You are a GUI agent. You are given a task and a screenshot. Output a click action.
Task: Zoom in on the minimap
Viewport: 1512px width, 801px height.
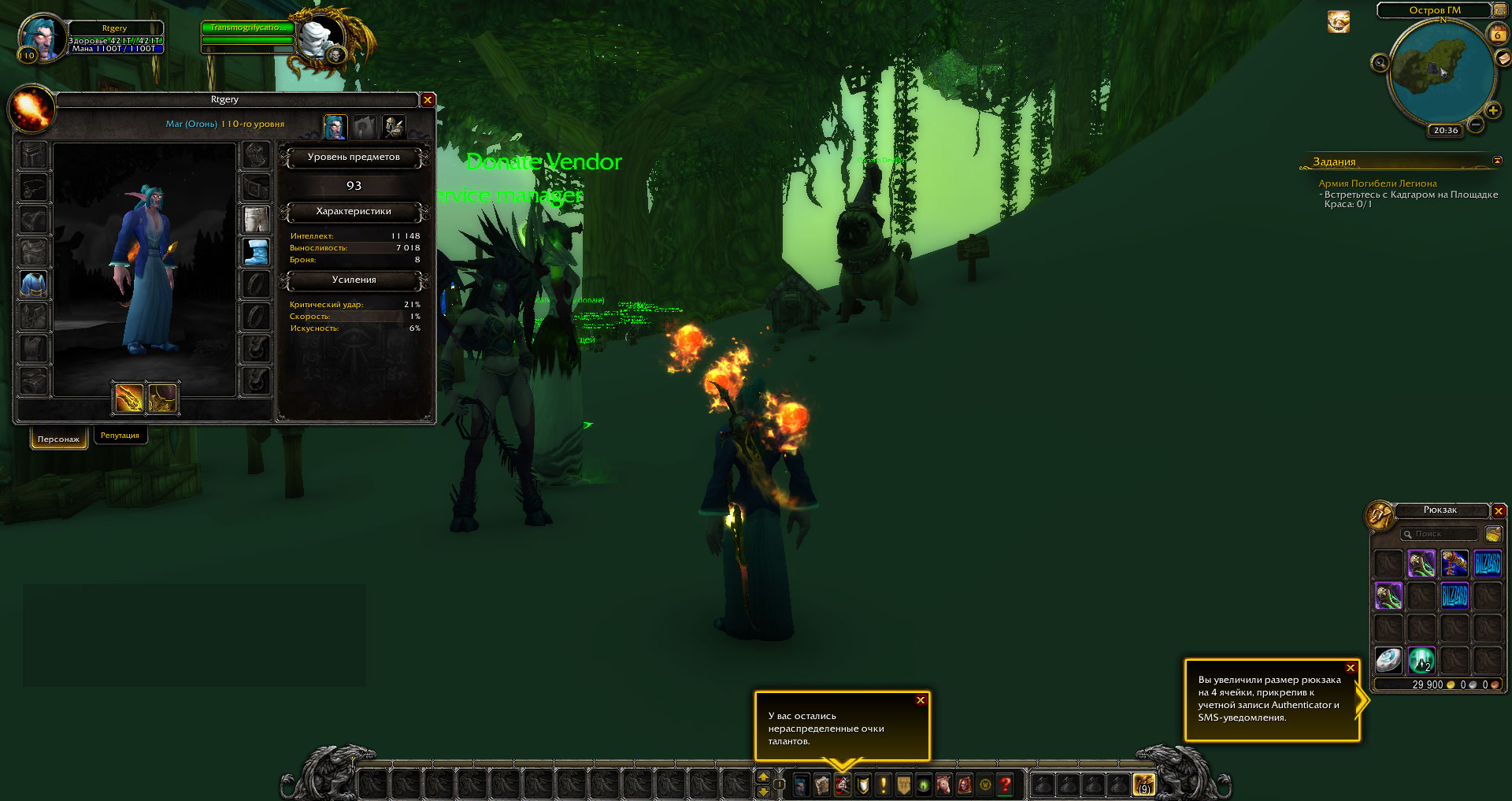1492,110
